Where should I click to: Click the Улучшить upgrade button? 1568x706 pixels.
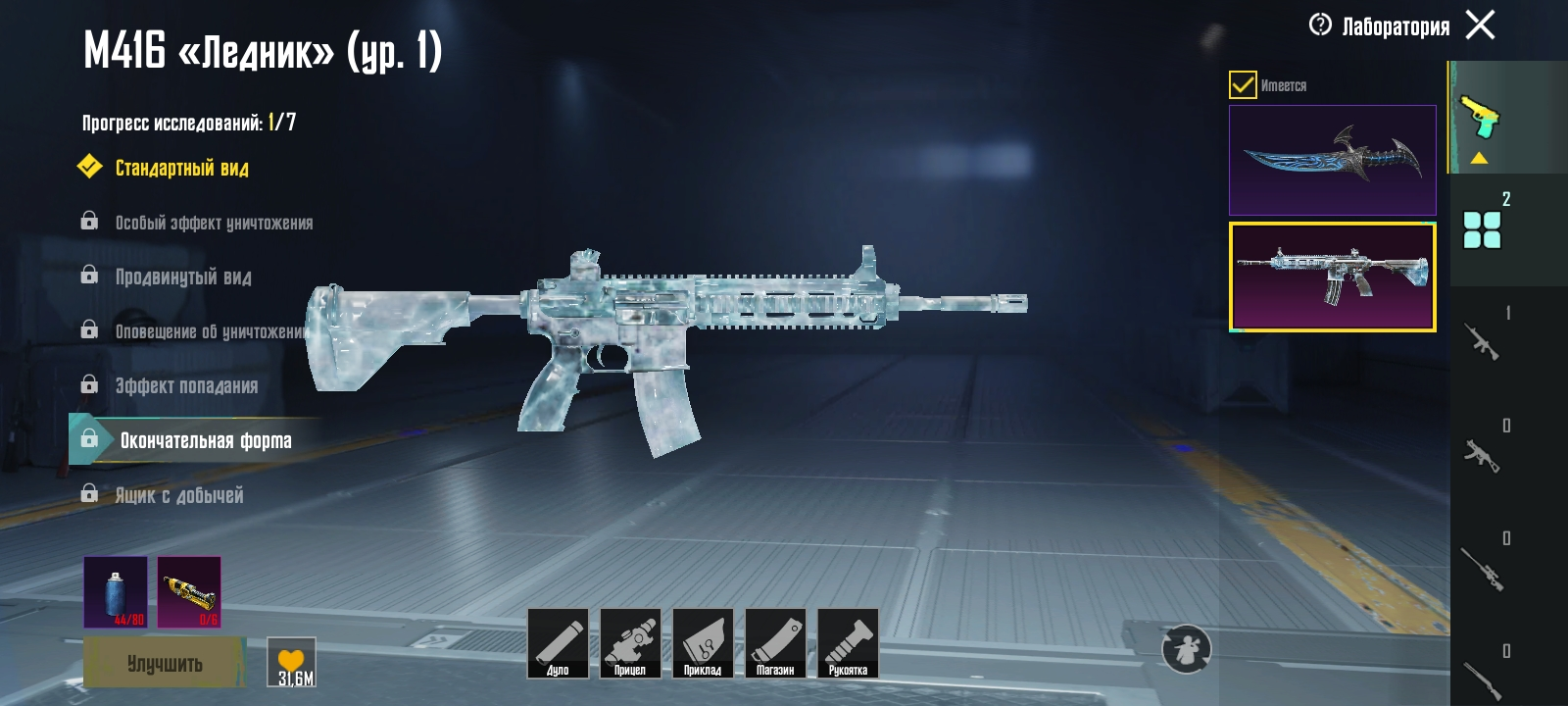point(164,663)
